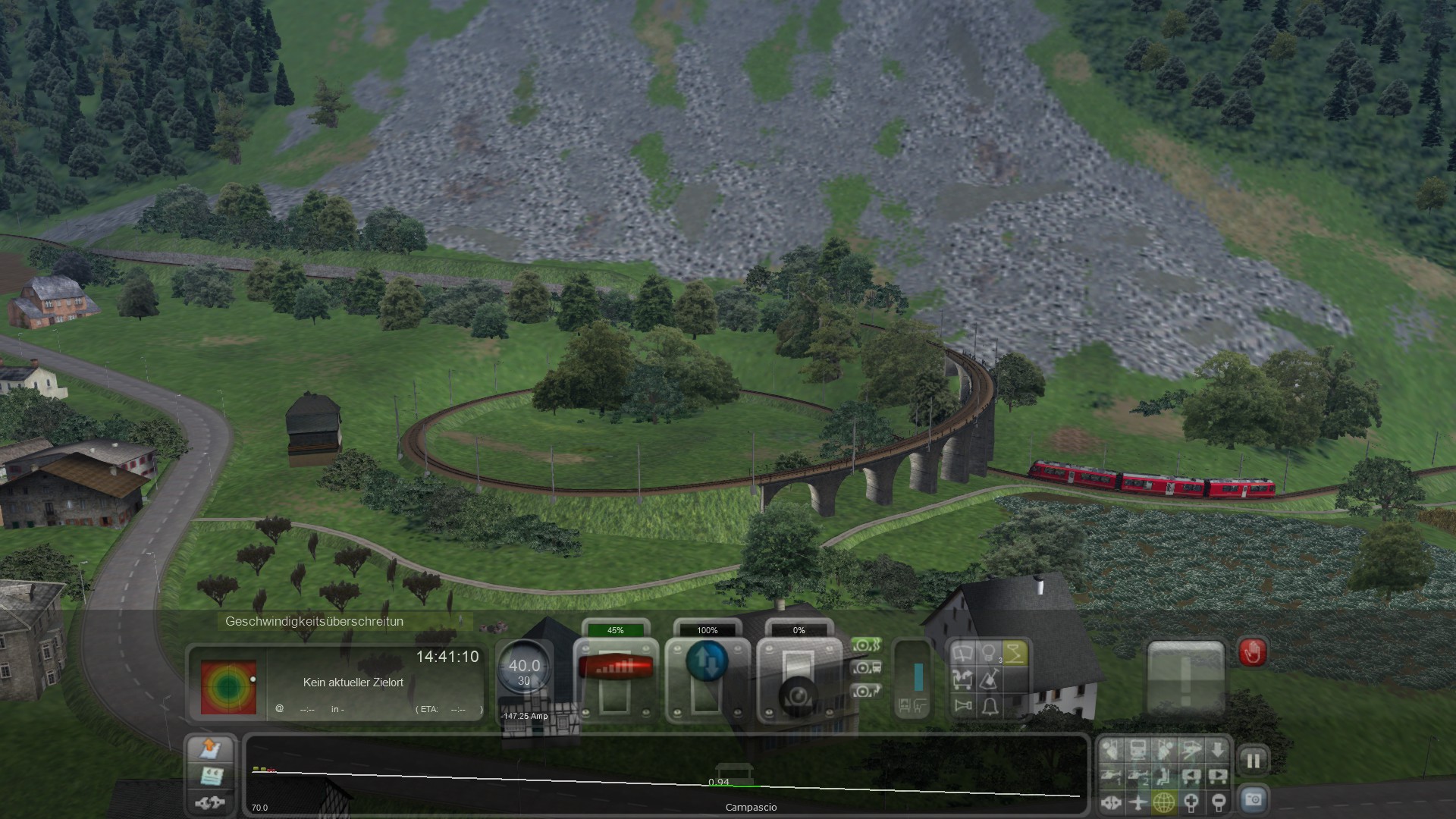Image resolution: width=1456 pixels, height=819 pixels.
Task: Select helicopter camera view 1
Action: 1111,777
